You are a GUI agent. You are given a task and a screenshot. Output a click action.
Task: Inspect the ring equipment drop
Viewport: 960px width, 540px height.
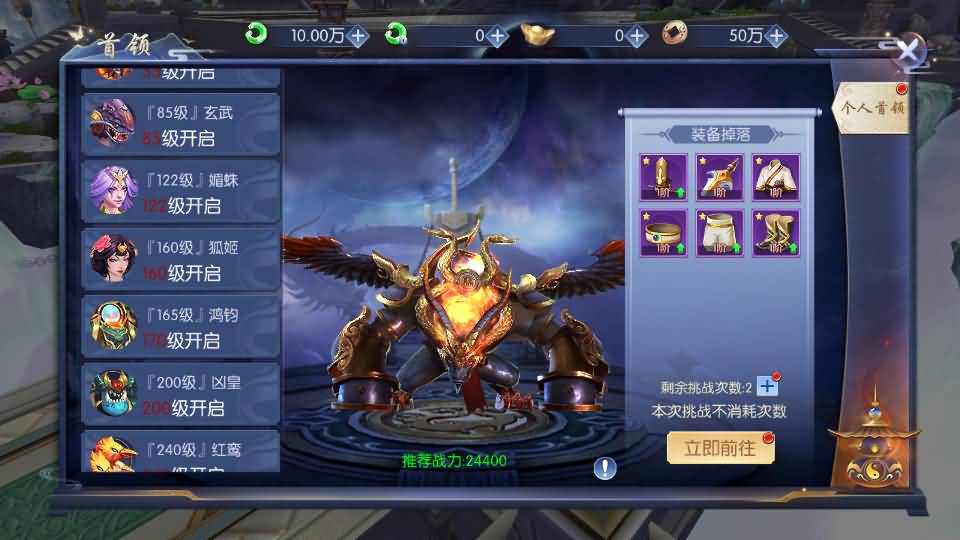(664, 233)
